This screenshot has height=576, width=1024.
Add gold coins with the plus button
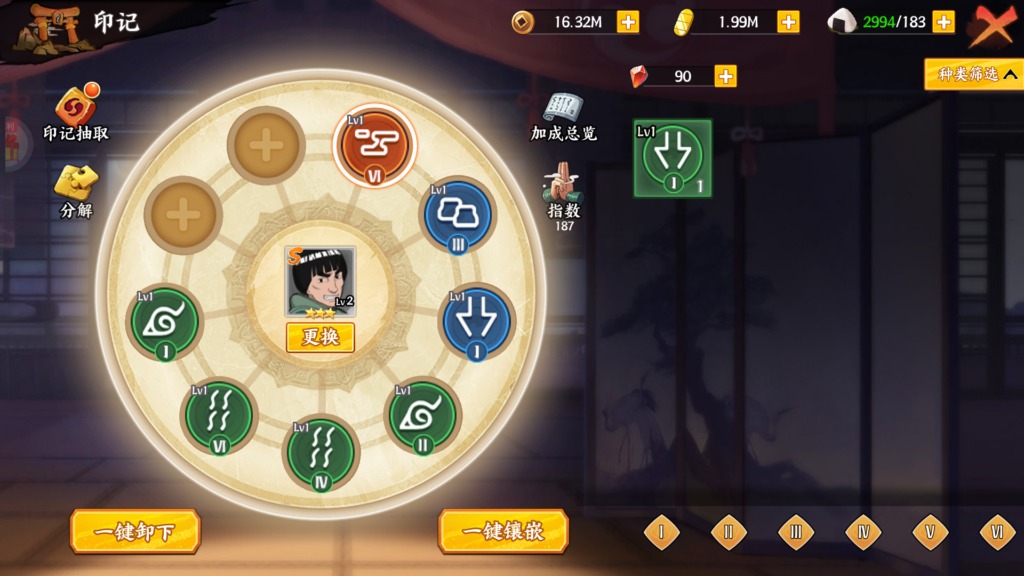pos(628,22)
